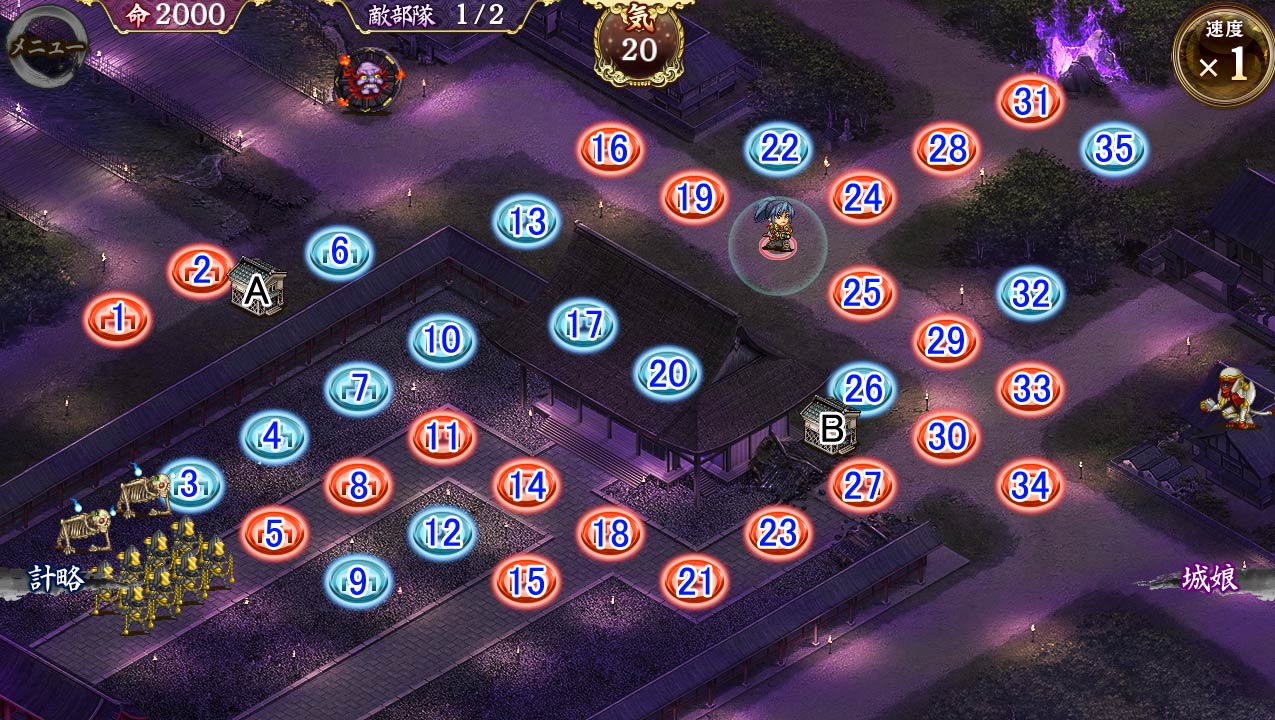Select red deployment tile 11
Screen dimensions: 1275x720
coord(442,437)
